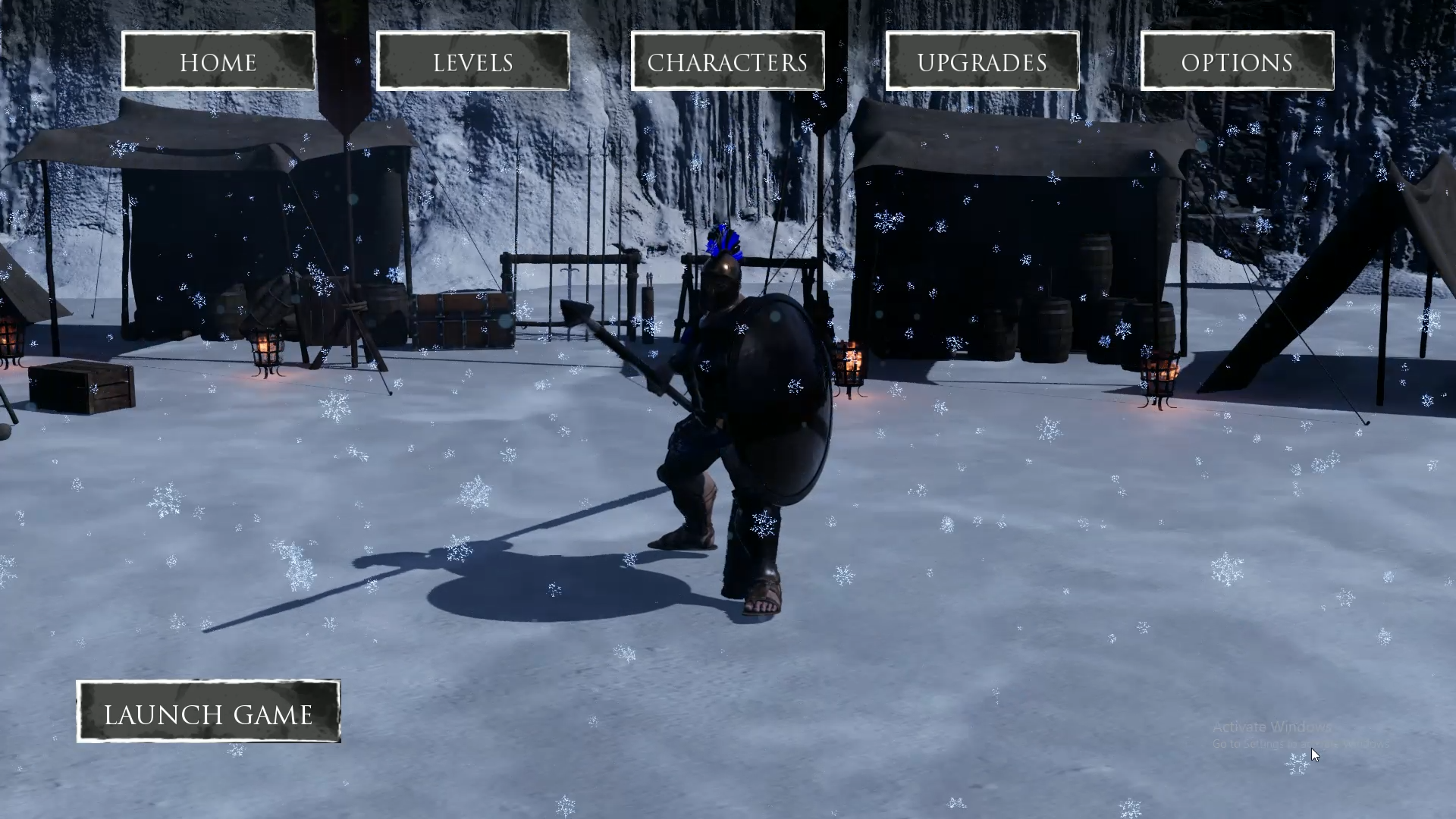This screenshot has width=1456, height=819.
Task: Open the UPGRADES screen
Action: 982,61
